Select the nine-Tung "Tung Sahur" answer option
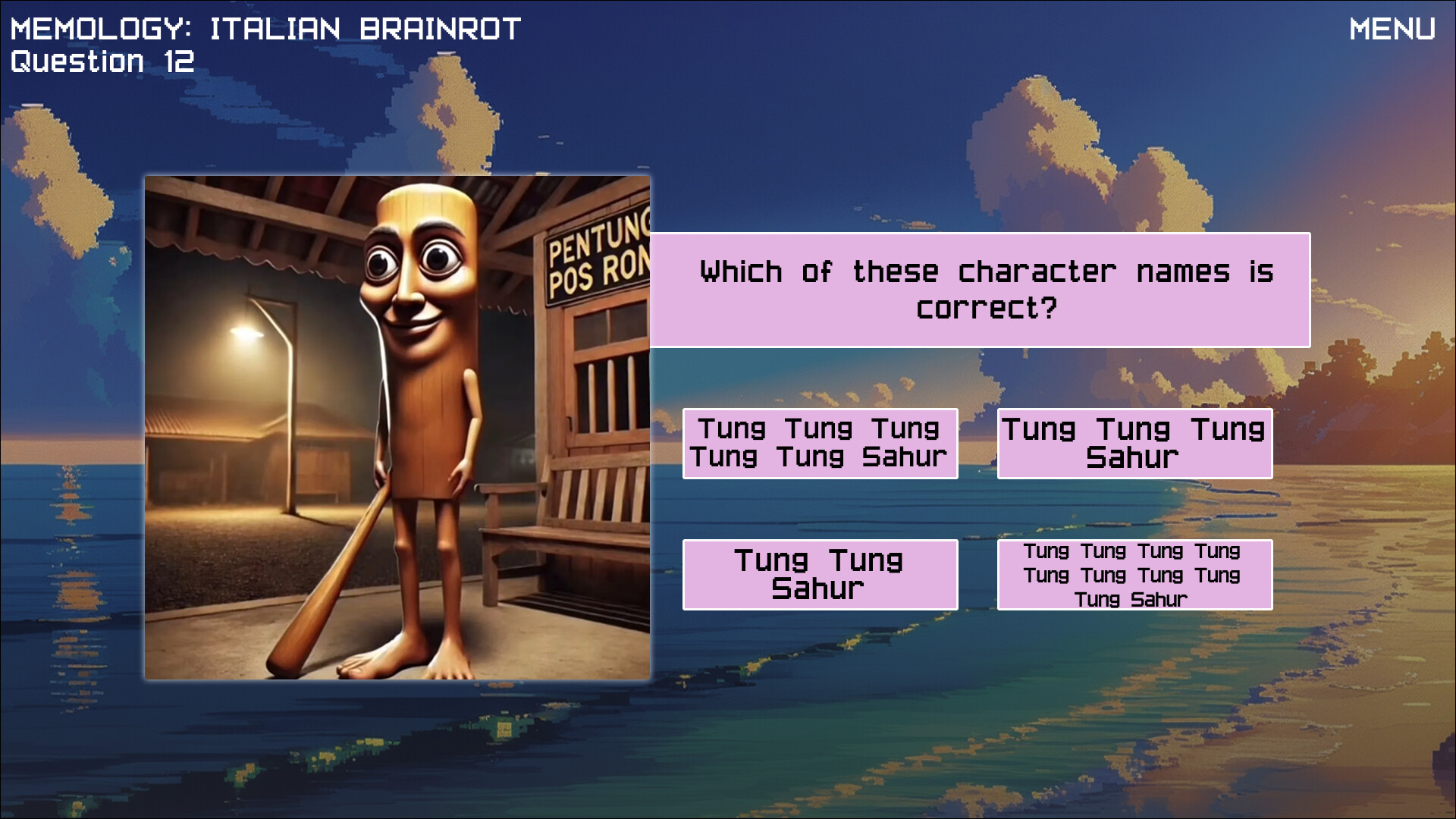This screenshot has height=819, width=1456. 1134,574
